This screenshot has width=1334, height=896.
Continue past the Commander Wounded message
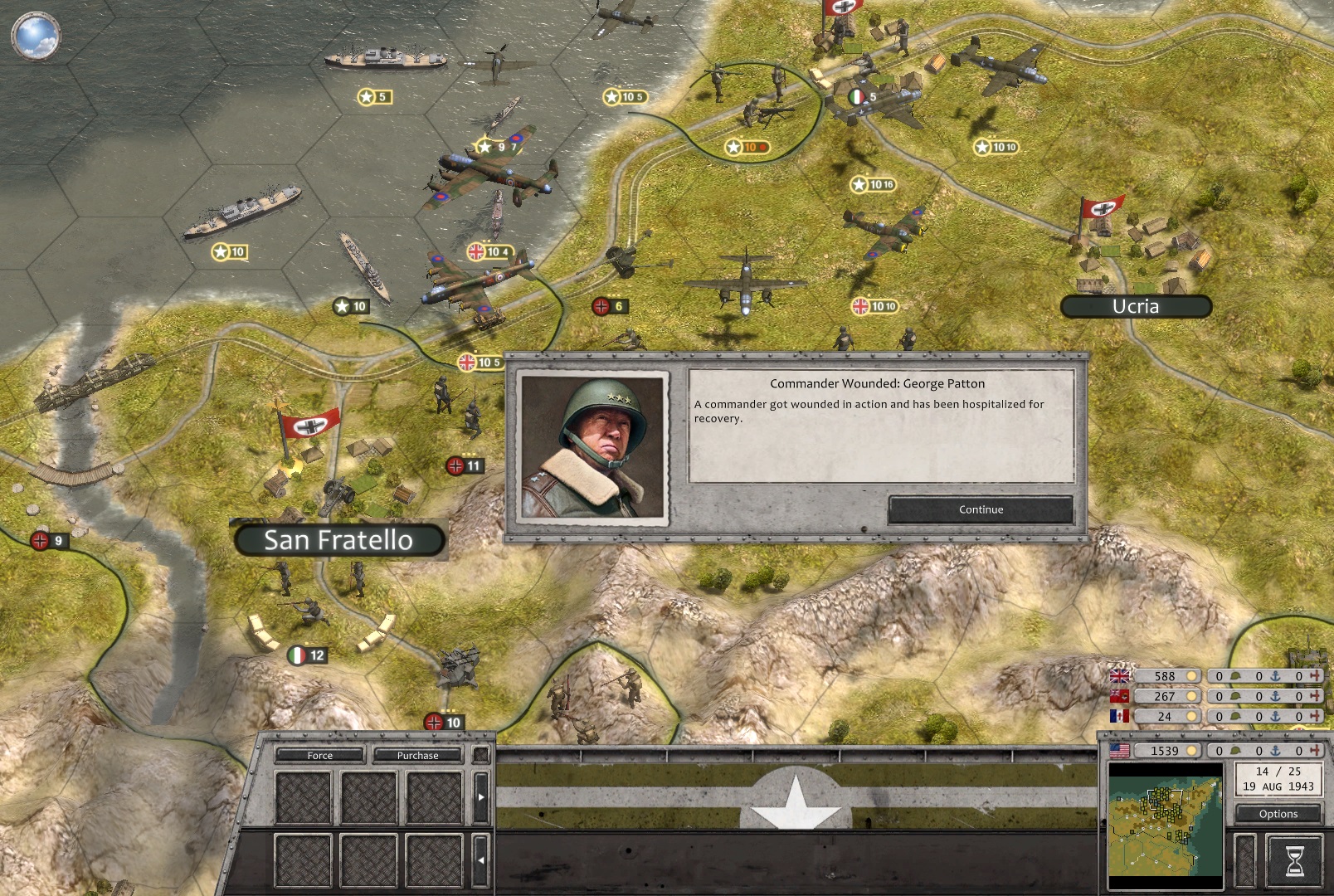[981, 509]
